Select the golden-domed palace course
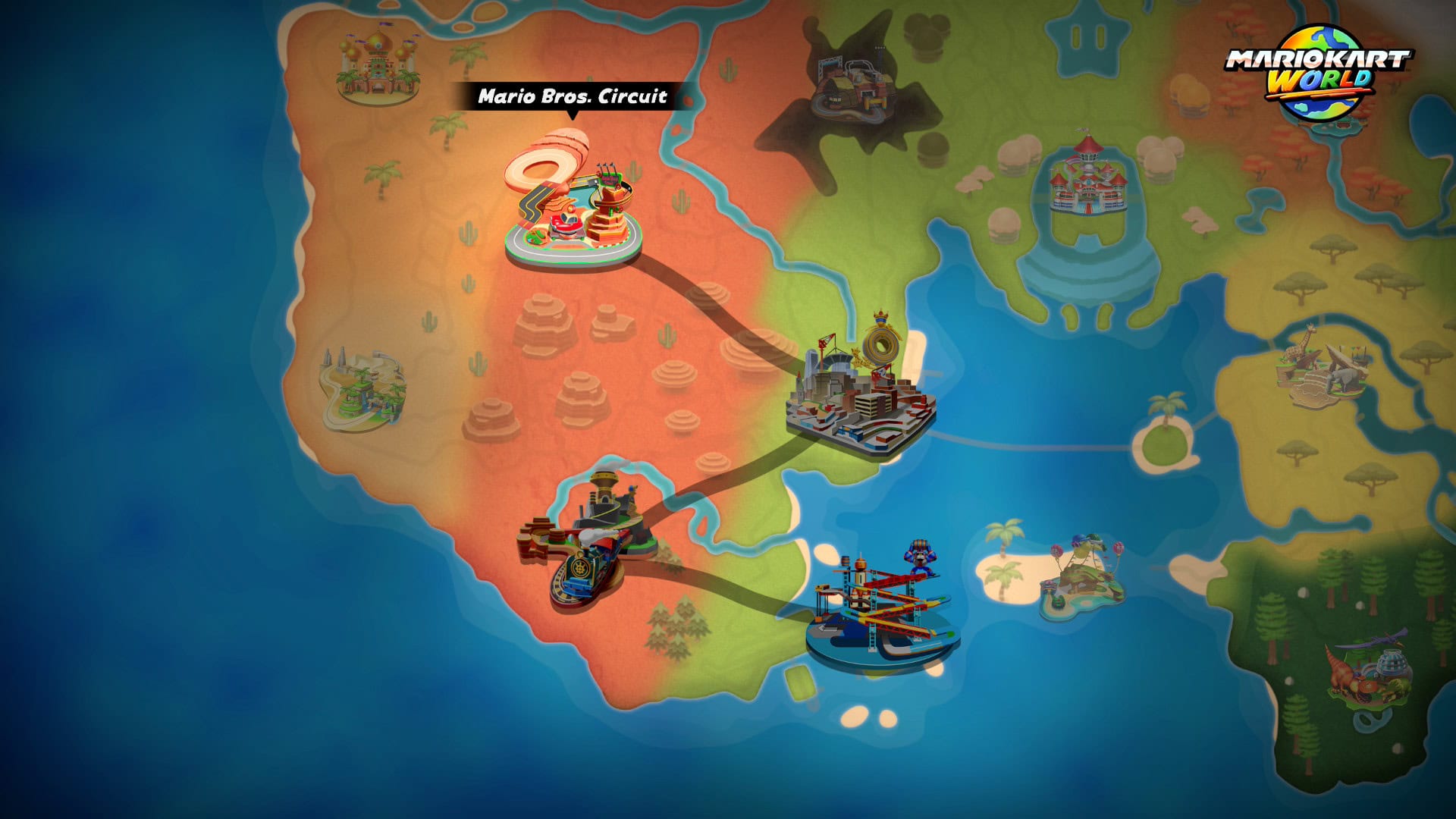Screen dimensions: 1456x819 tap(378, 68)
